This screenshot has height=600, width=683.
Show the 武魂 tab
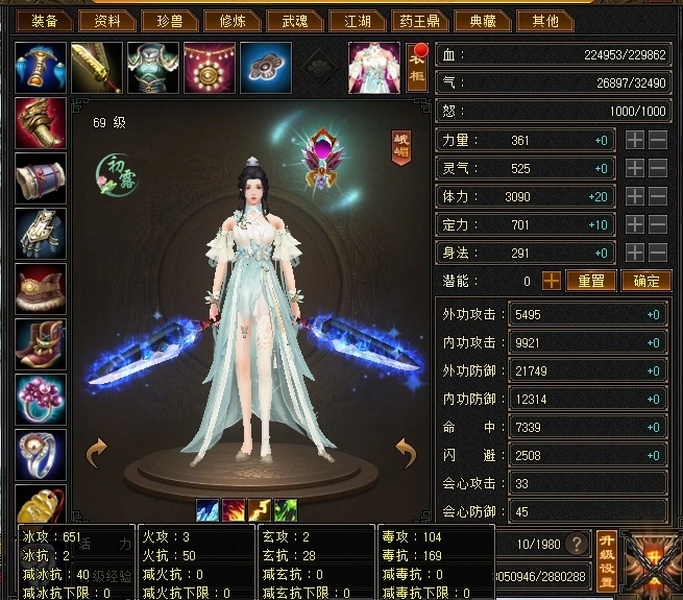pos(296,20)
